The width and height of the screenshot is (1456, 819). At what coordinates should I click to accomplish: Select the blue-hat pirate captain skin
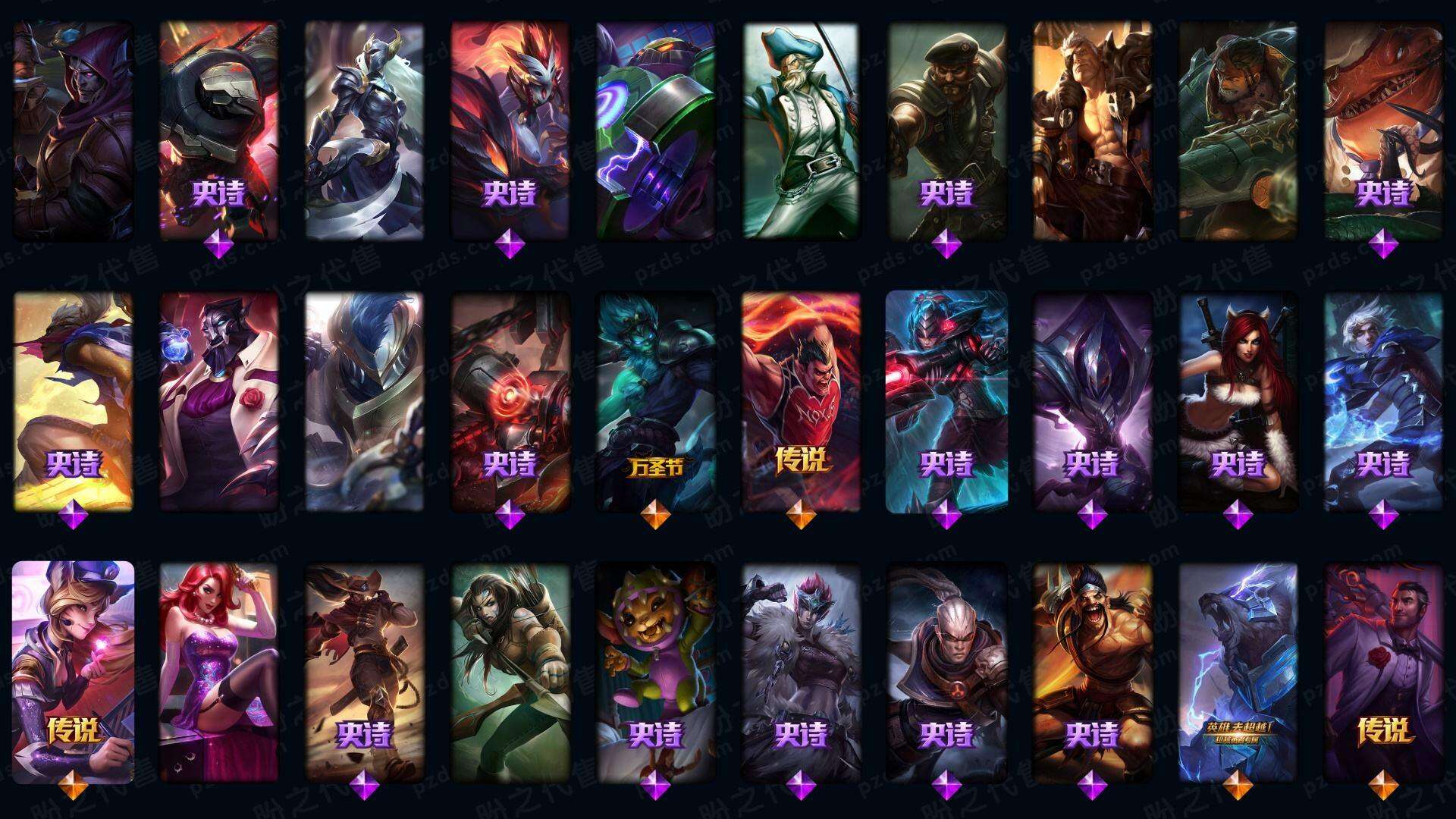point(801,130)
